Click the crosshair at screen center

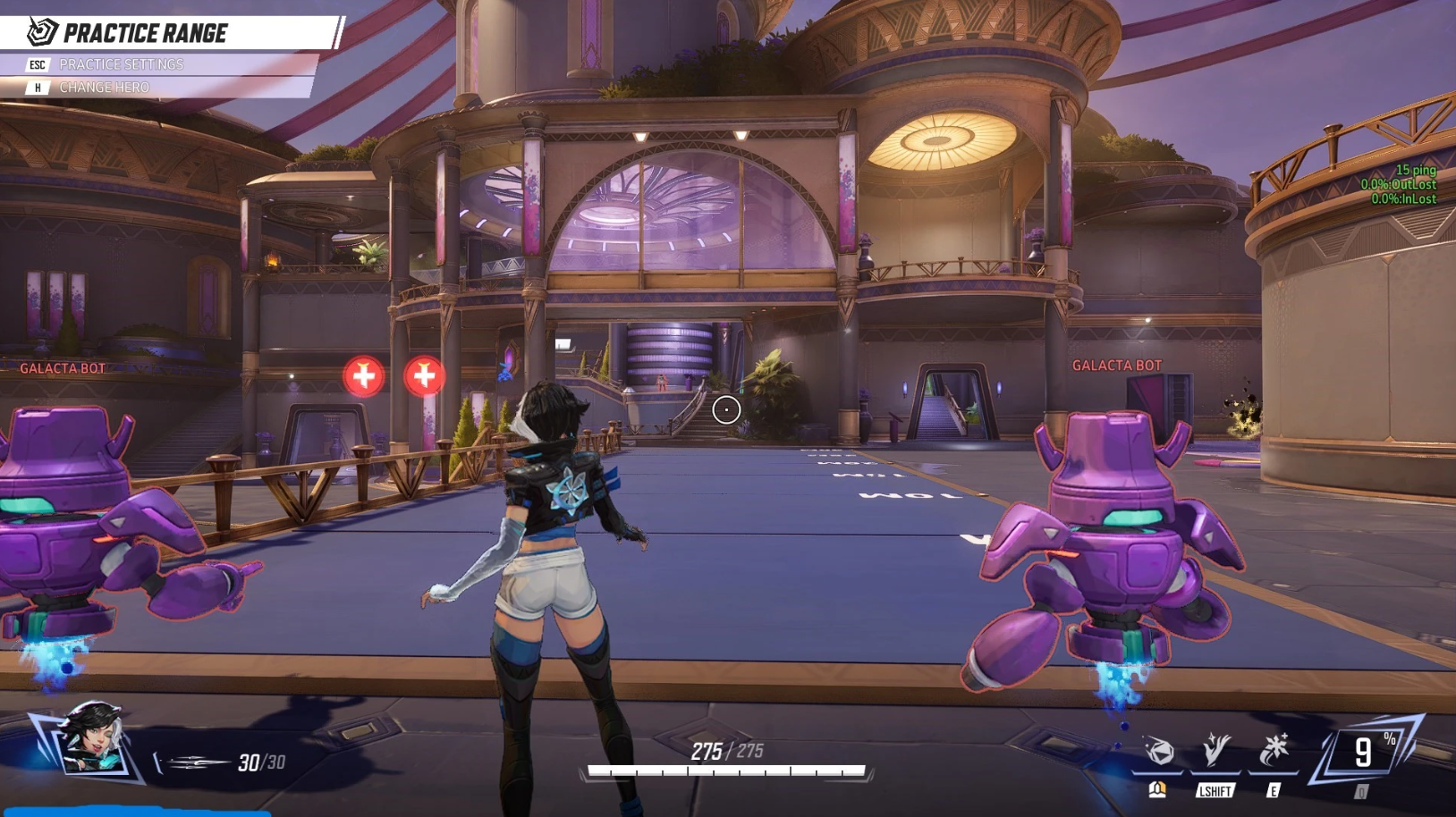click(725, 408)
